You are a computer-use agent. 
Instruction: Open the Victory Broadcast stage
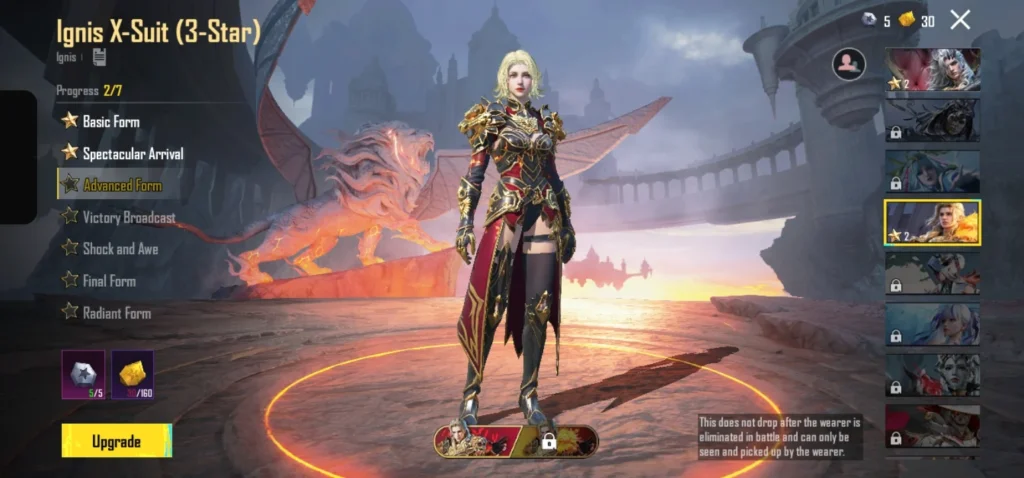[x=128, y=217]
